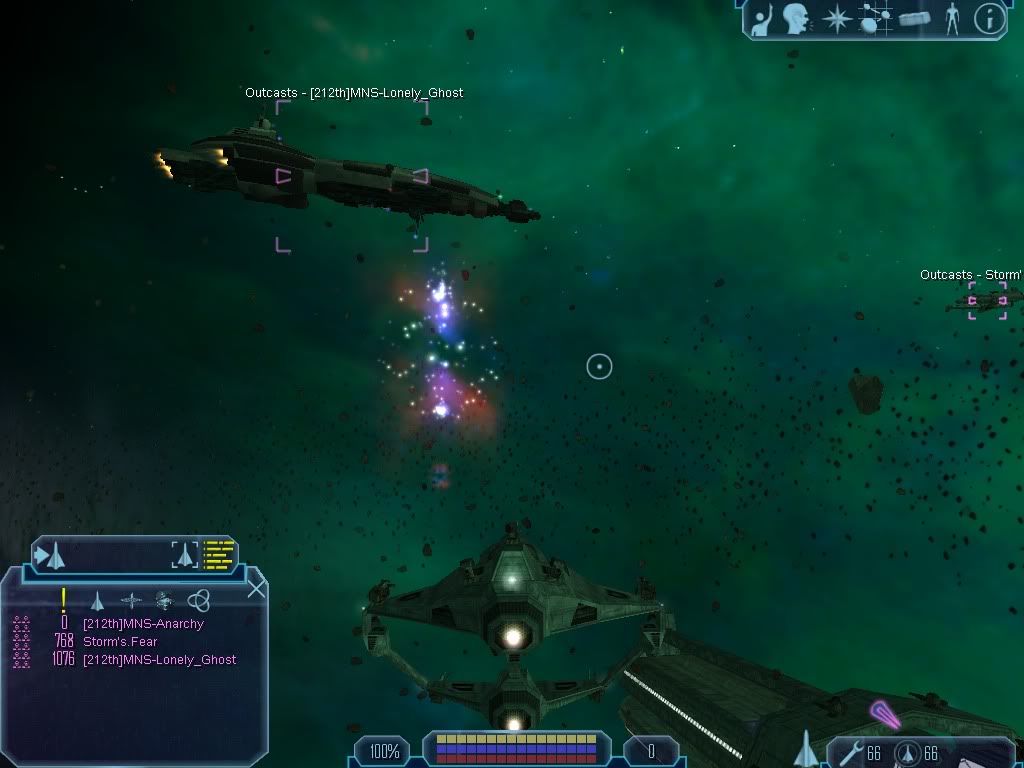Toggle the bracketed ship target view
The height and width of the screenshot is (768, 1024).
coord(185,555)
